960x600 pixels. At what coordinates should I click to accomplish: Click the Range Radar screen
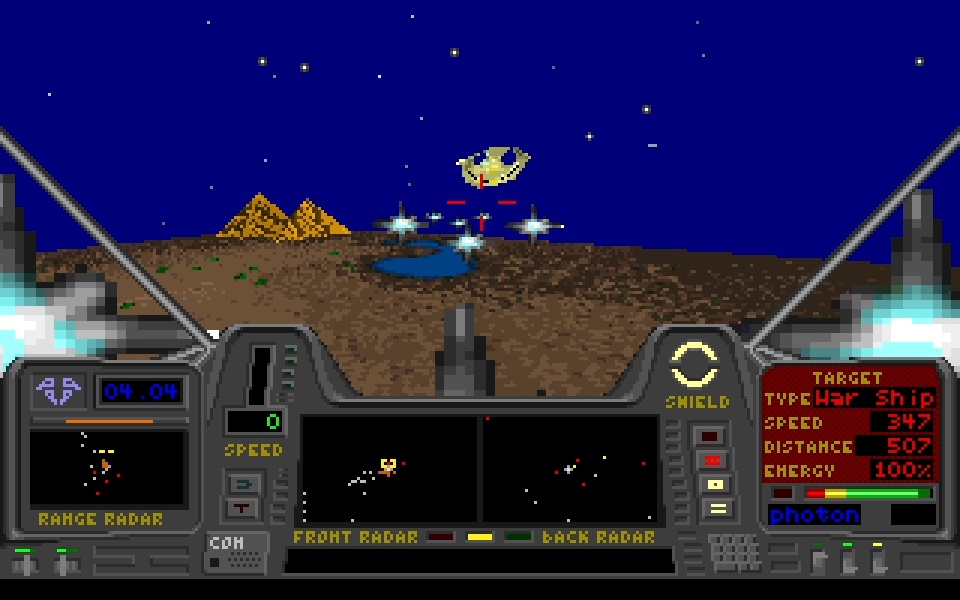[107, 468]
